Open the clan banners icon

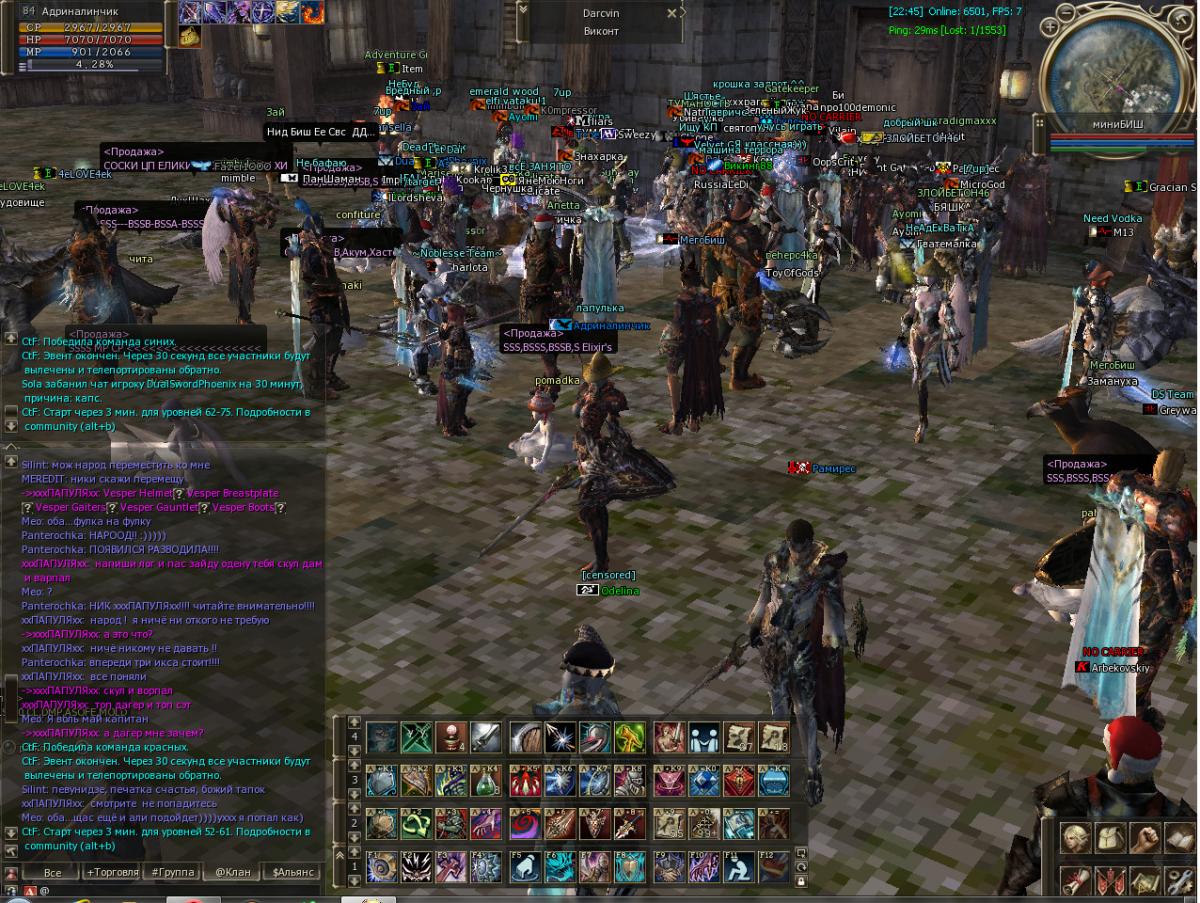point(1110,881)
